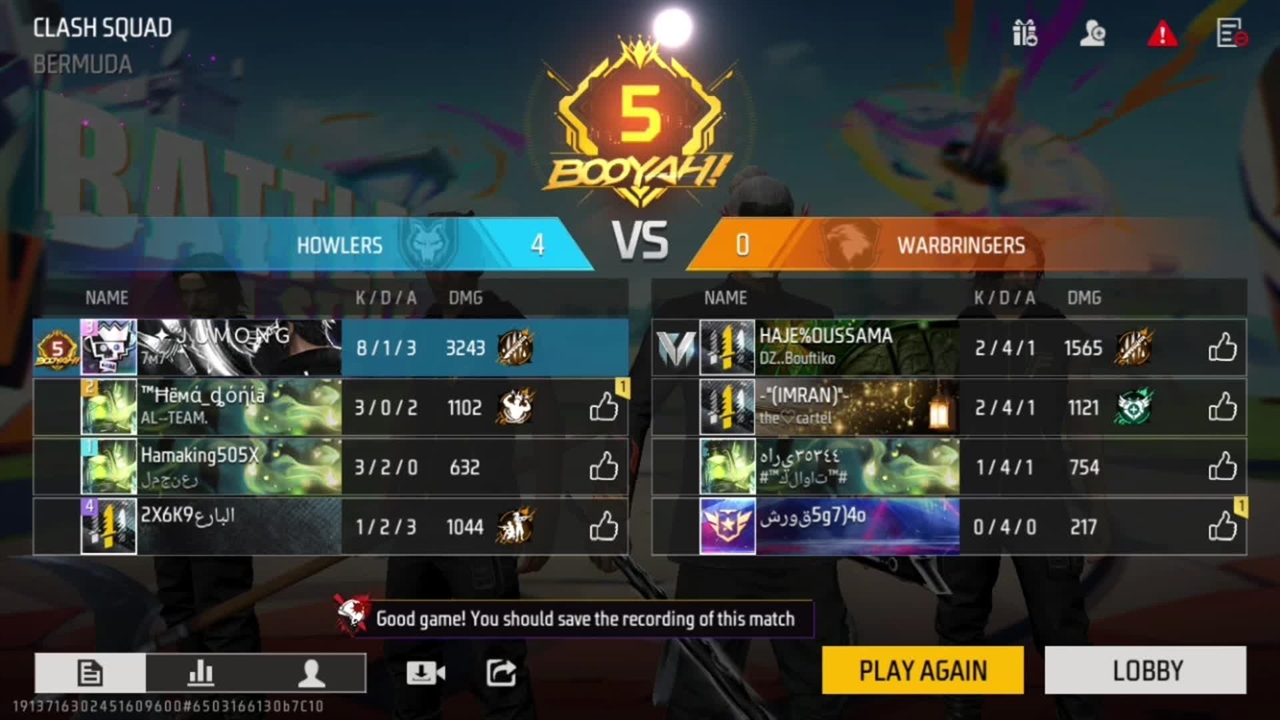Switch to the player profile tab
1280x720 pixels.
[x=311, y=673]
